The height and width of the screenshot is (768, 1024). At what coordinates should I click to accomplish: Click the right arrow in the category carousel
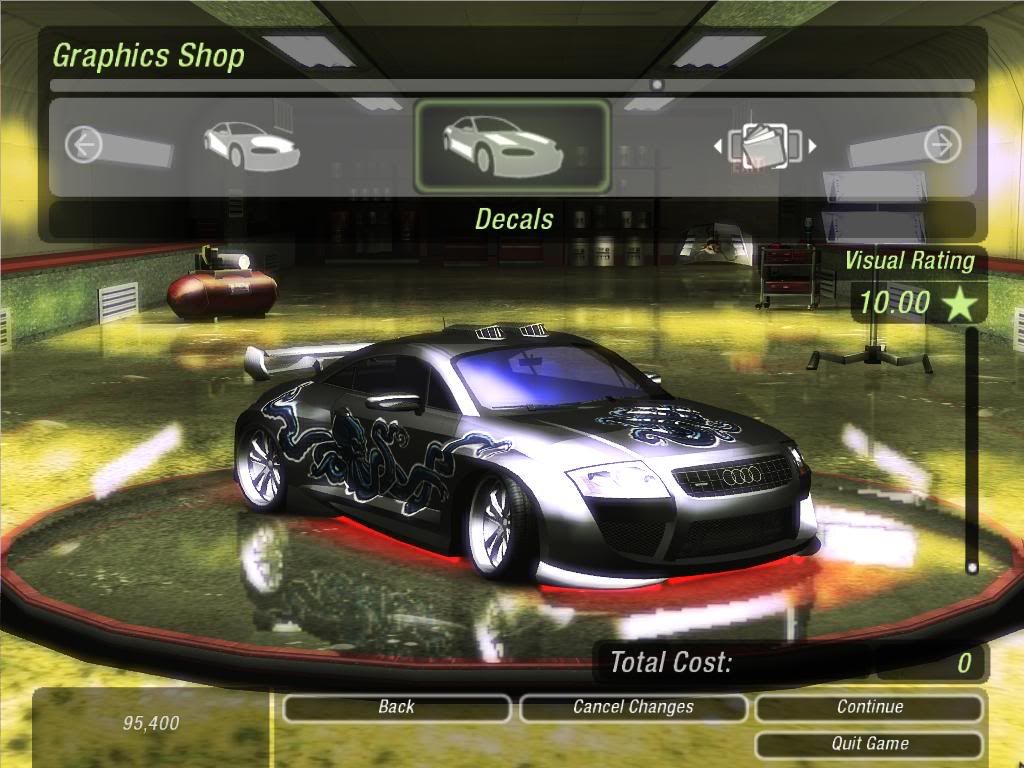[x=941, y=146]
